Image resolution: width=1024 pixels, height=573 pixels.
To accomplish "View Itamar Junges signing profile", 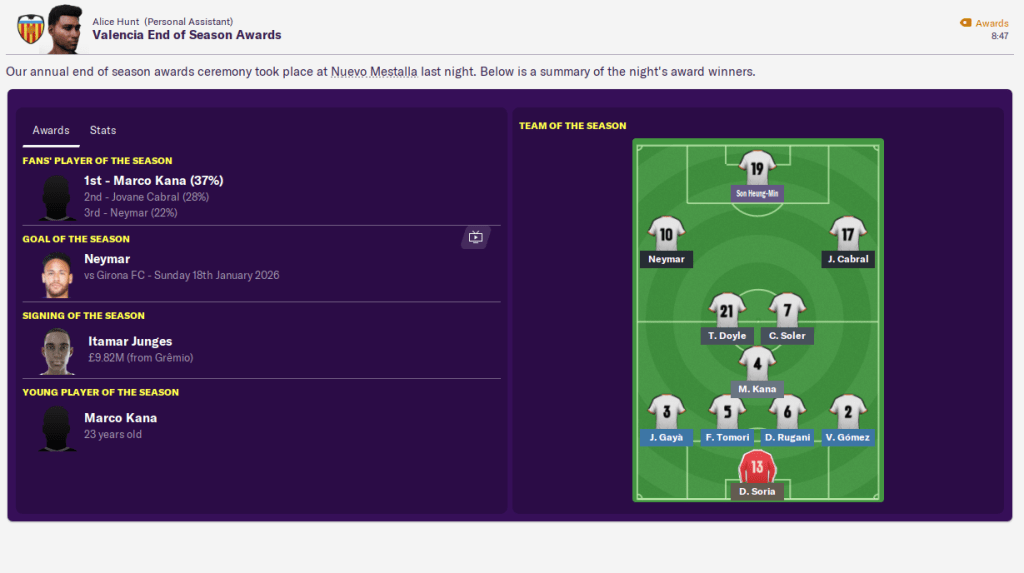I will [x=129, y=342].
